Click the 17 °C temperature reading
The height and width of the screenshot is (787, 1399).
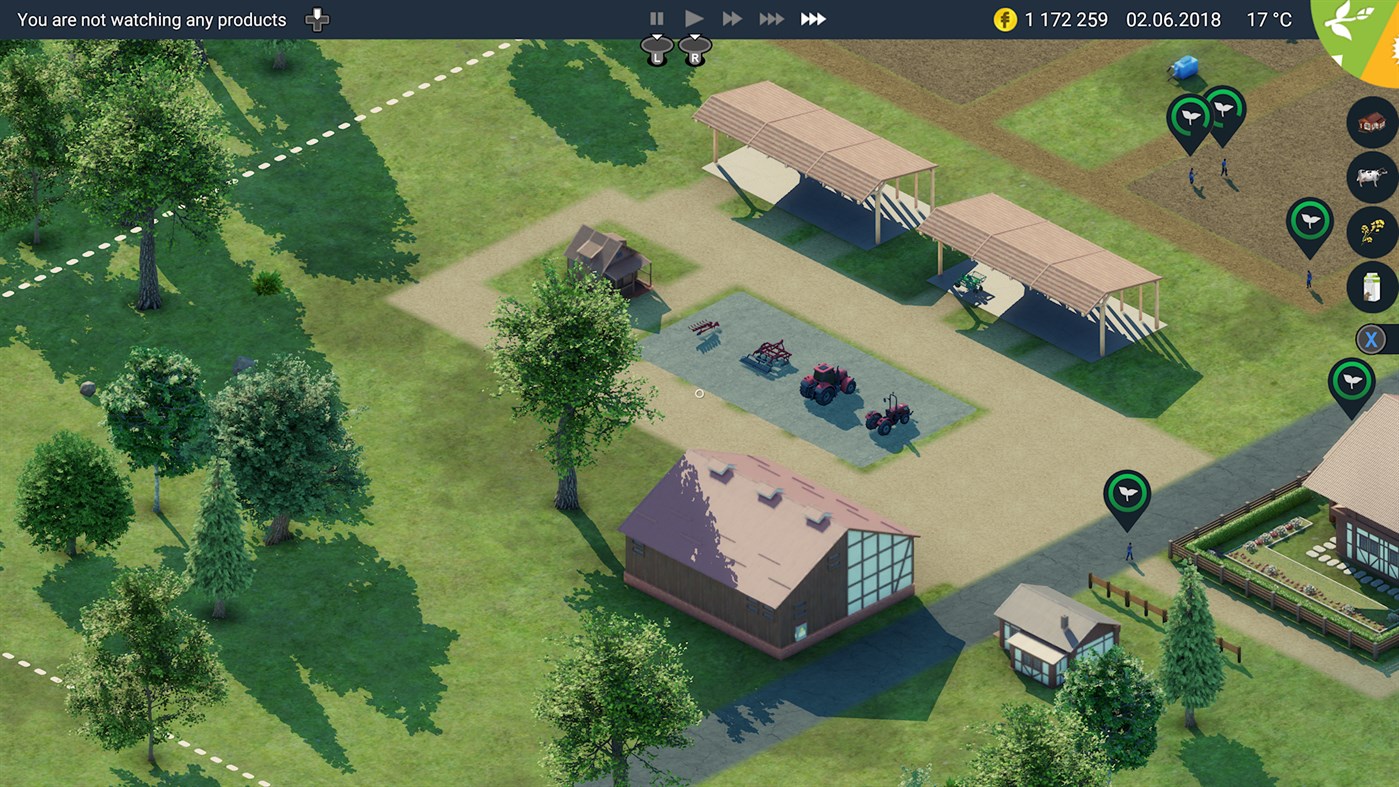point(1268,19)
